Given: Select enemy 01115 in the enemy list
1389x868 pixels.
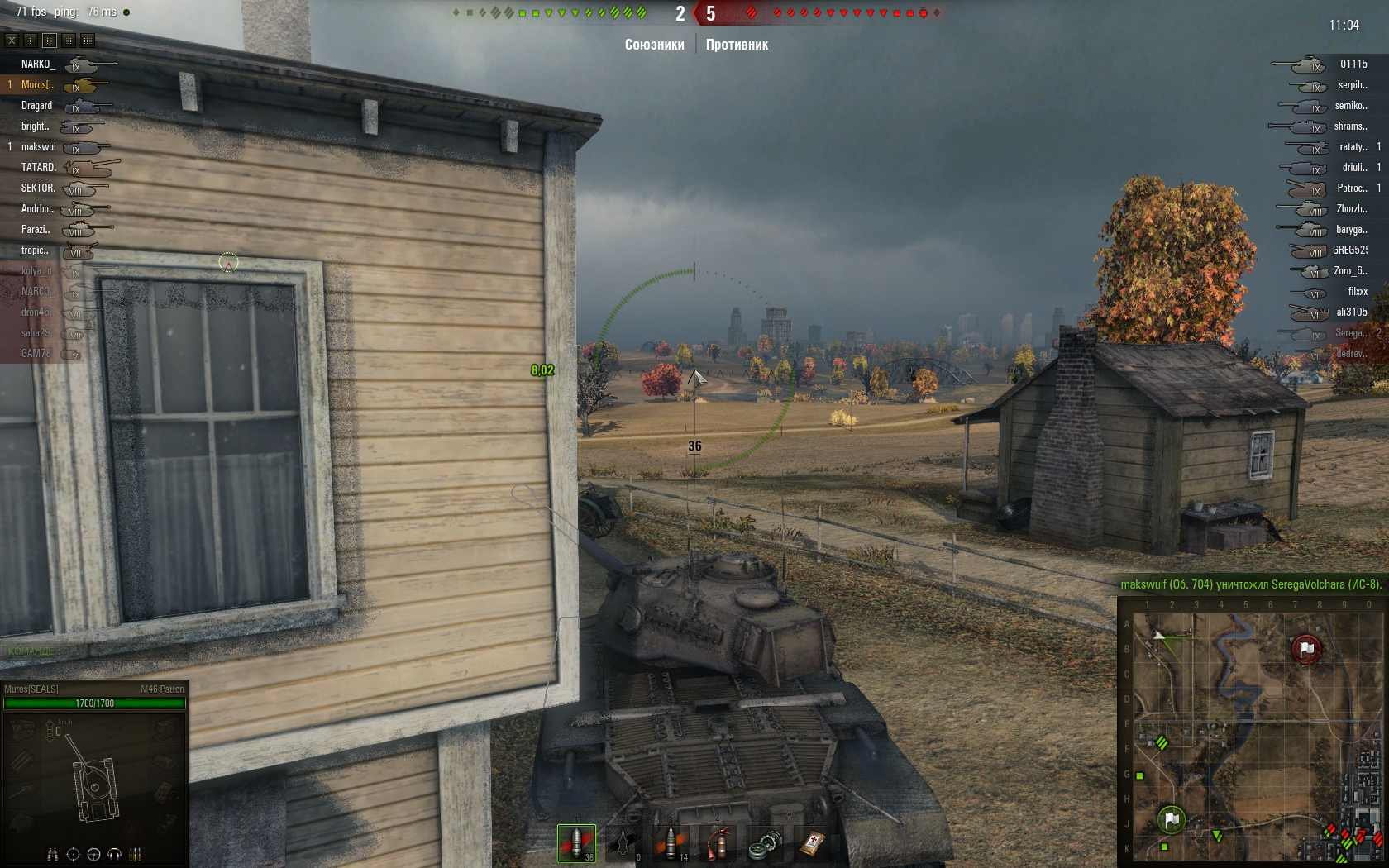Looking at the screenshot, I should point(1353,64).
